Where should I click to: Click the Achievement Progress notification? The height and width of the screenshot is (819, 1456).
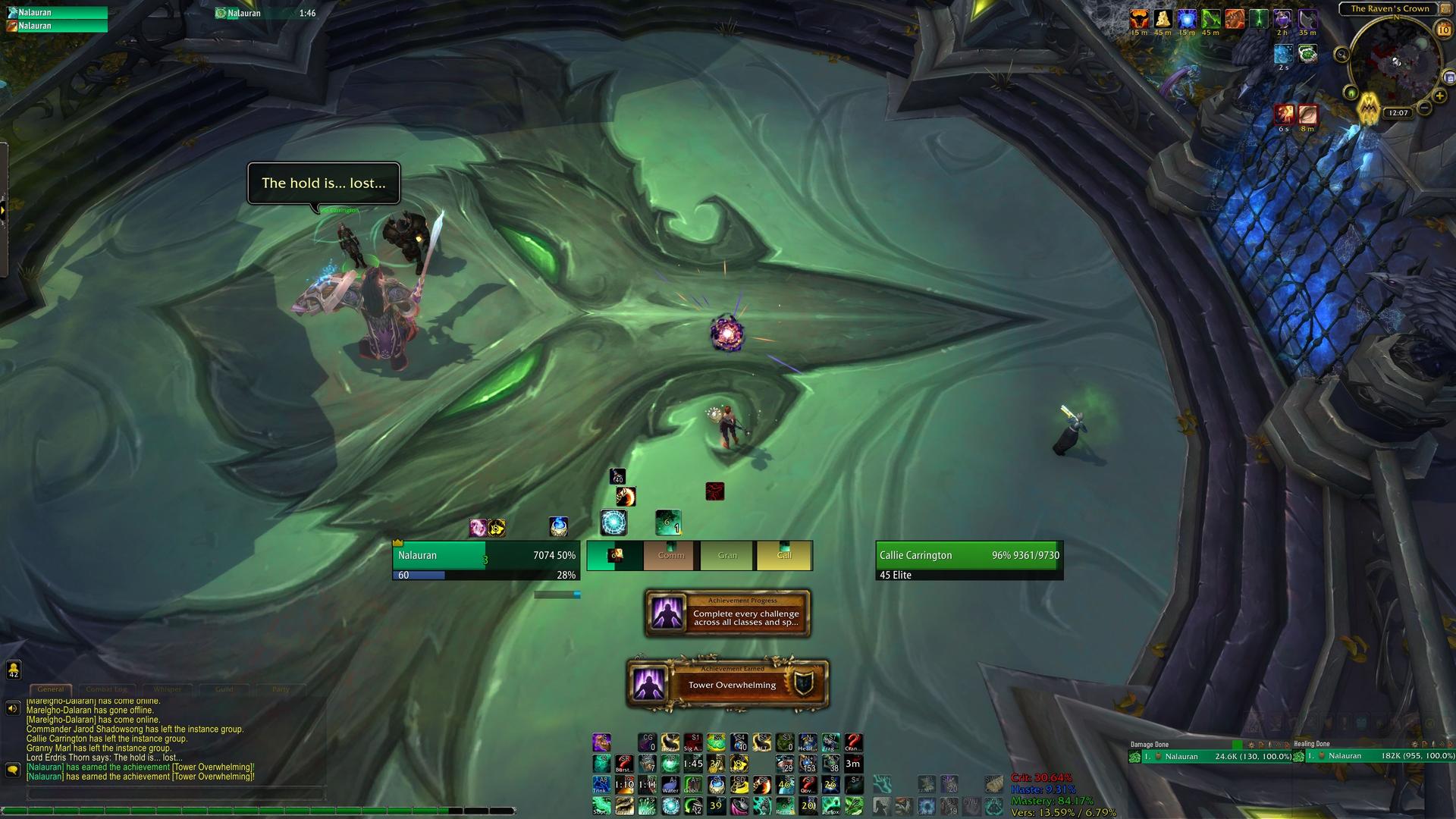(728, 613)
